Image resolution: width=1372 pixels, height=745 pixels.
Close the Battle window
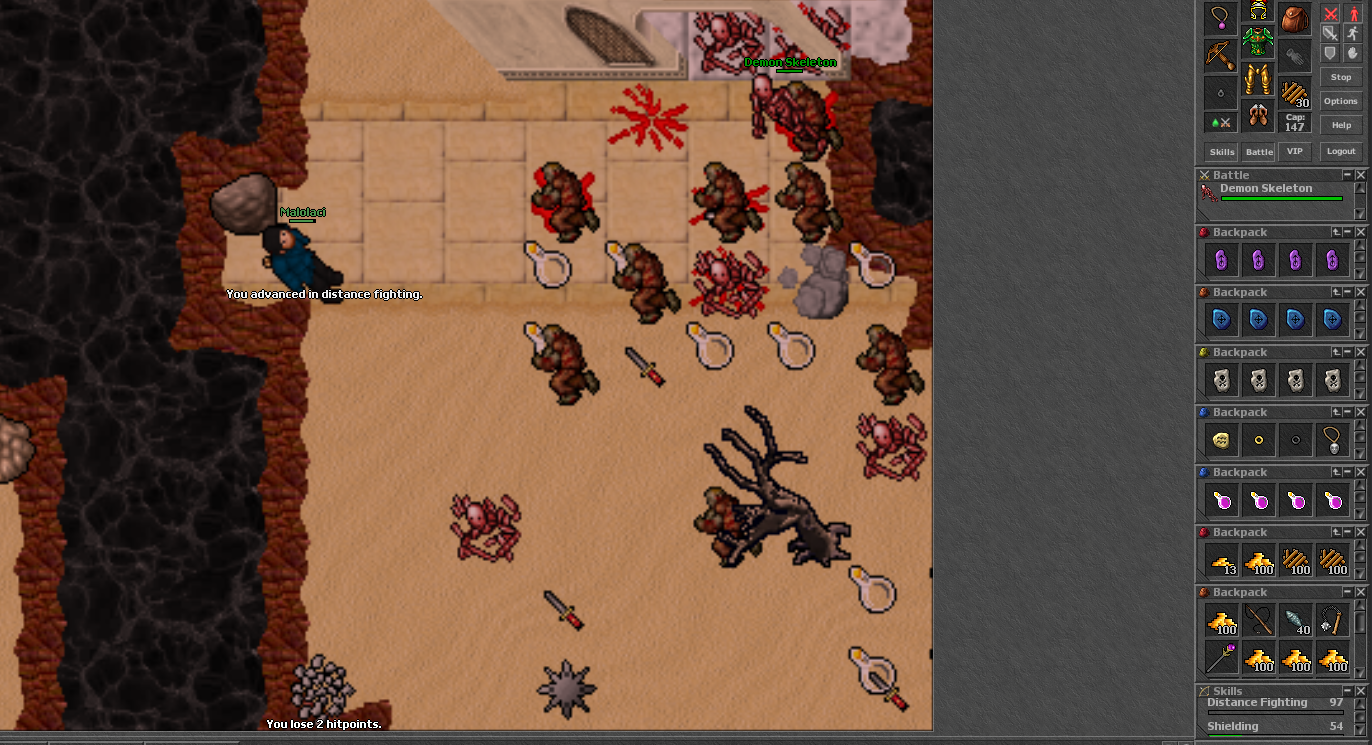coord(1360,175)
